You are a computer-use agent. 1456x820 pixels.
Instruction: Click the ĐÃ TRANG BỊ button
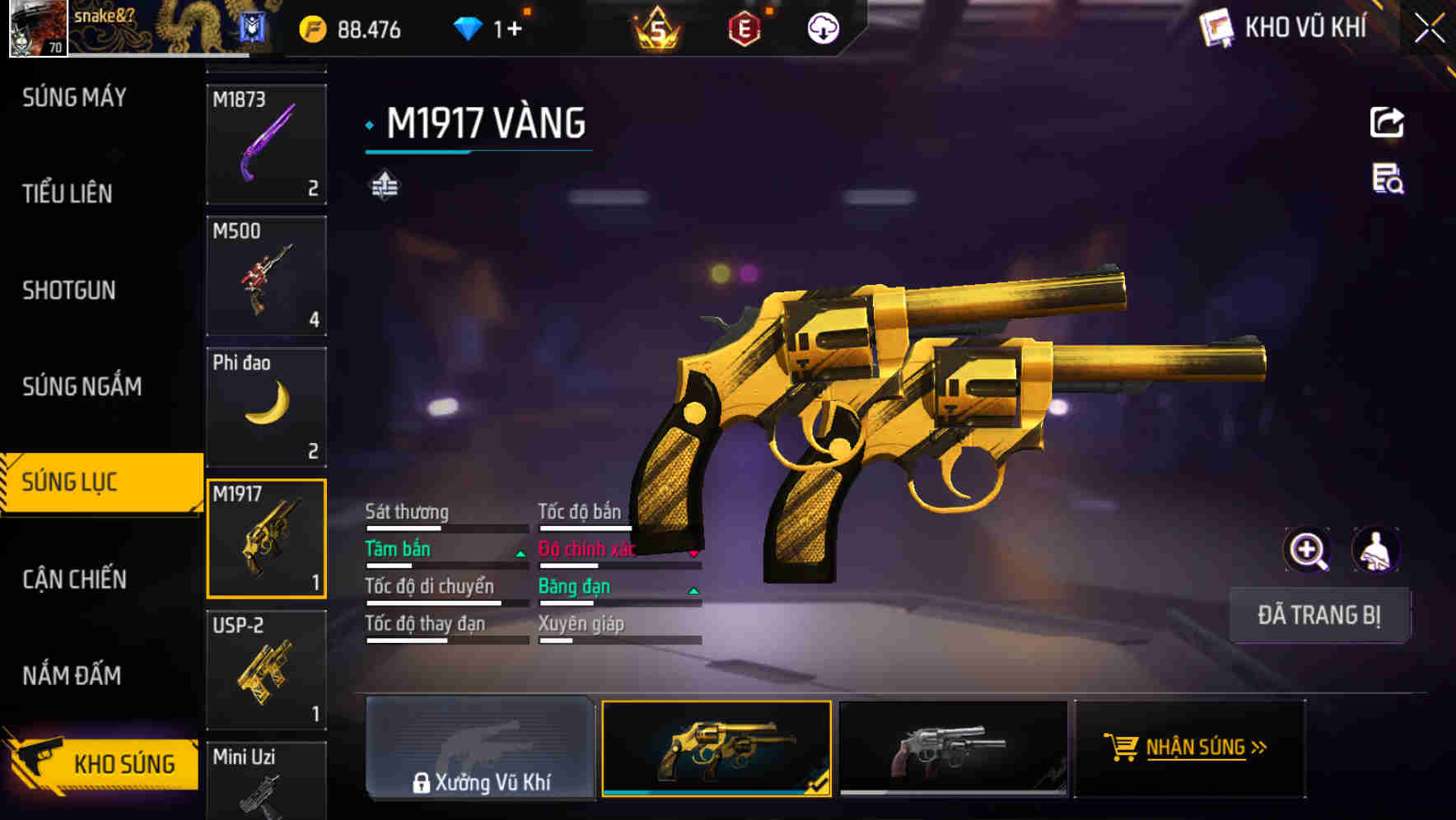click(x=1319, y=615)
